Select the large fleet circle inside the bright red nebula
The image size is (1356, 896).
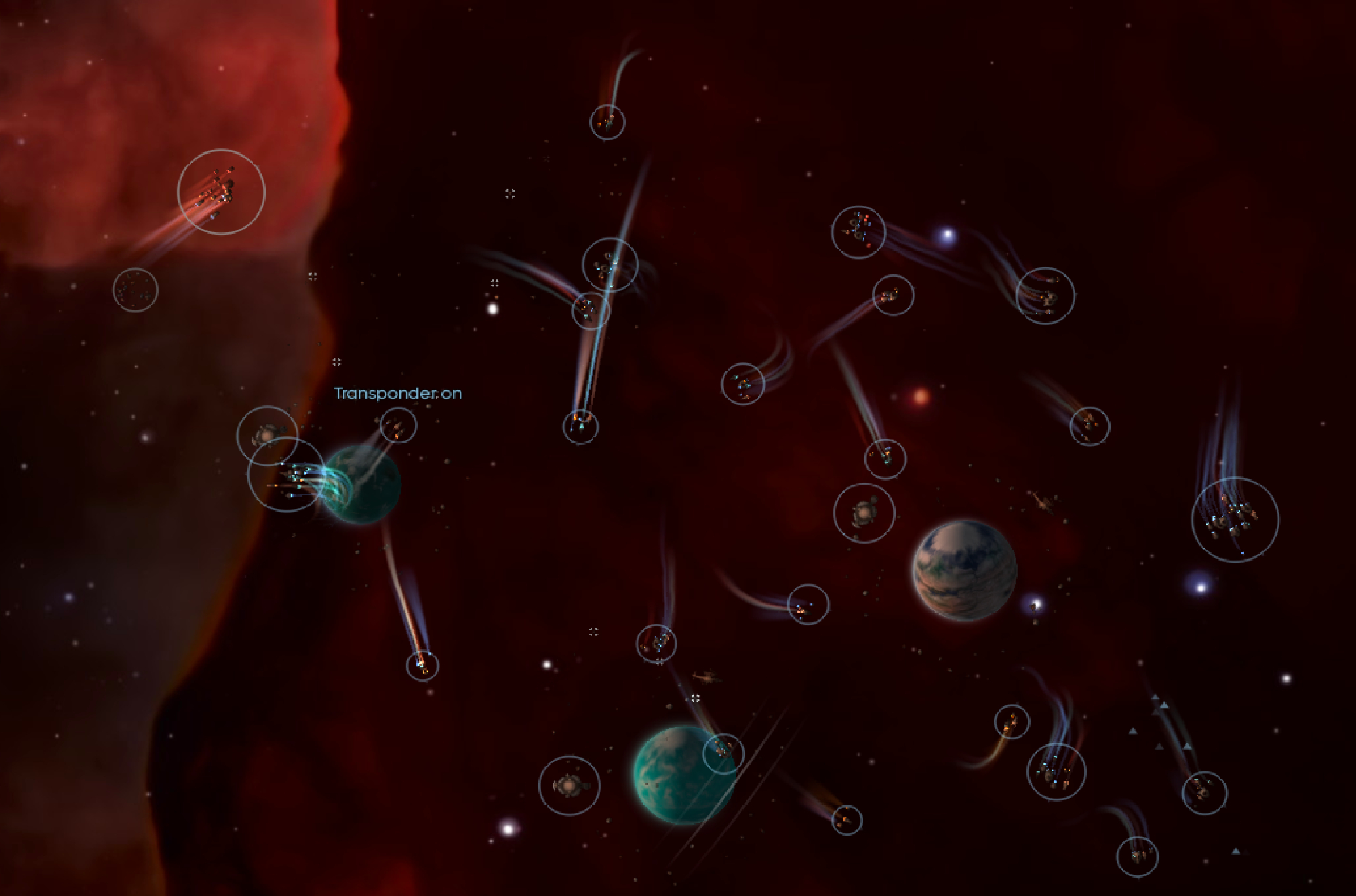221,192
